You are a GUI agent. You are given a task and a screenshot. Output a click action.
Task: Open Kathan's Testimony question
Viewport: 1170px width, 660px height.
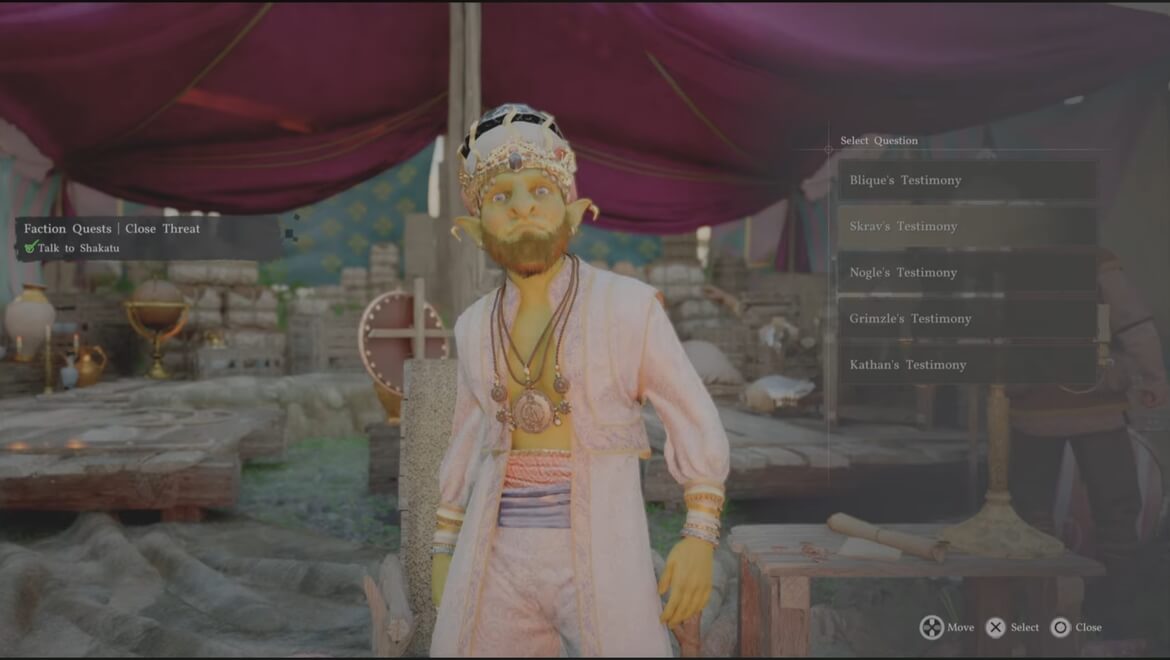(965, 365)
